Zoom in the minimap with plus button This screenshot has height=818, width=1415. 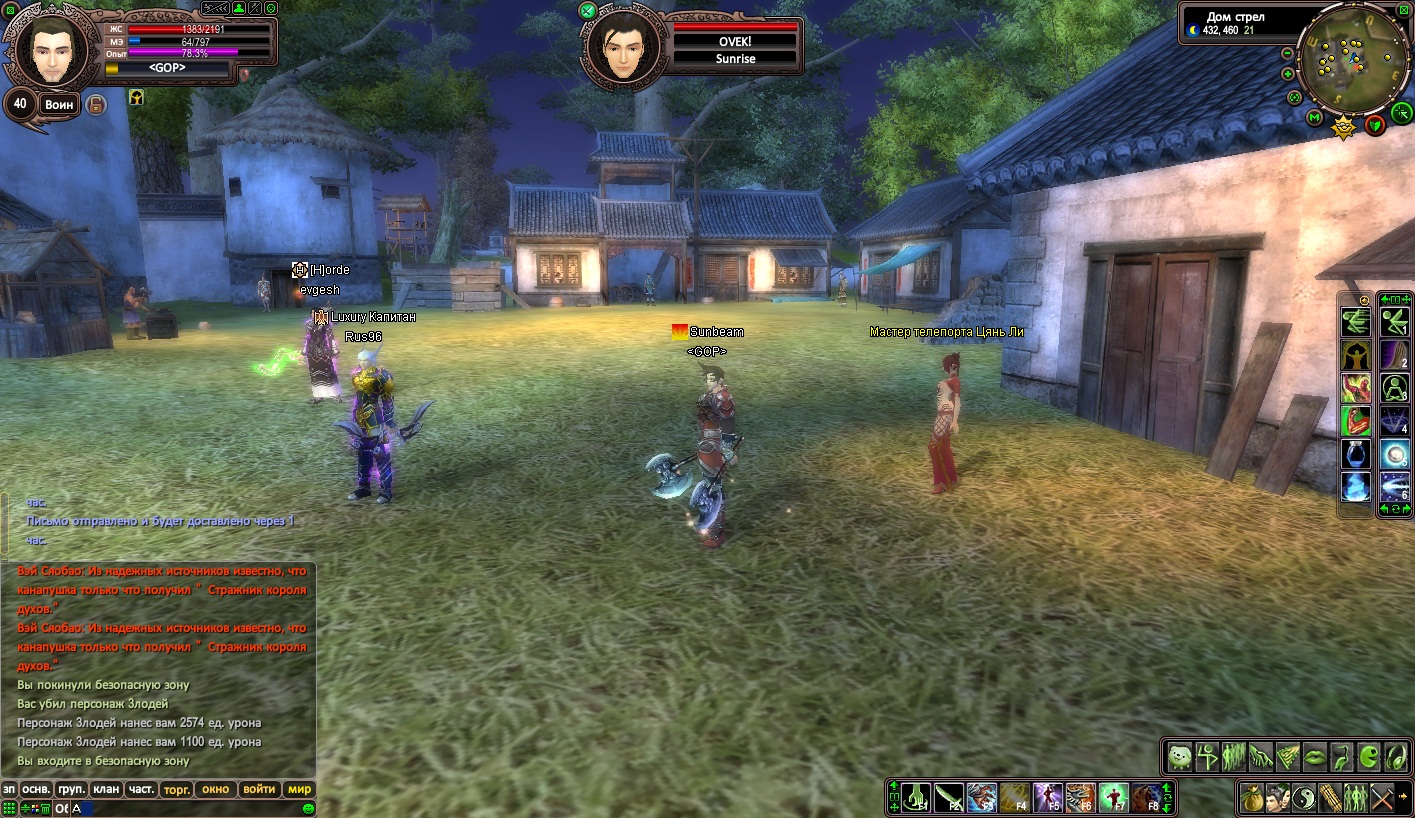pyautogui.click(x=1288, y=73)
